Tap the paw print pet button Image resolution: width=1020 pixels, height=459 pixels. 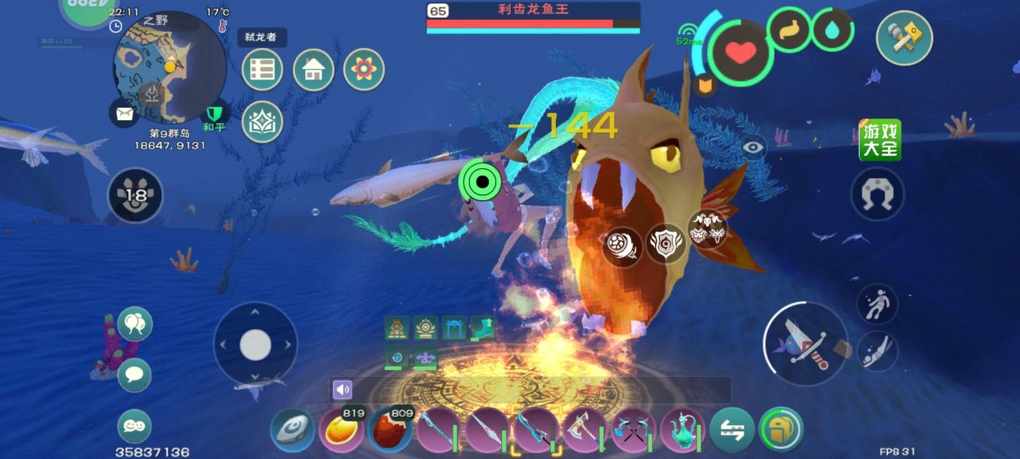pyautogui.click(x=135, y=195)
